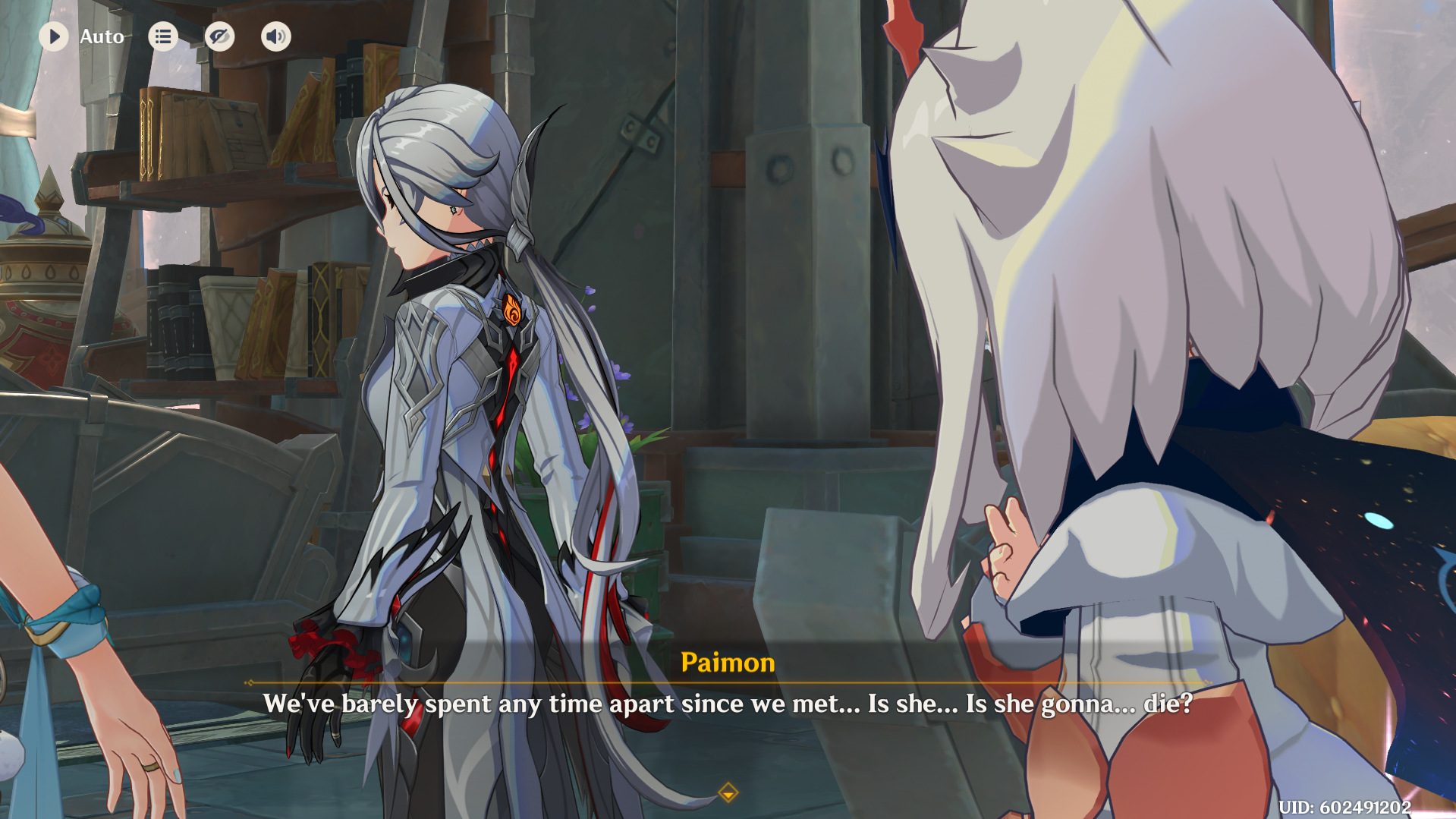The image size is (1456, 819).
Task: Advance dialogue with the diamond arrow
Action: pos(728,793)
